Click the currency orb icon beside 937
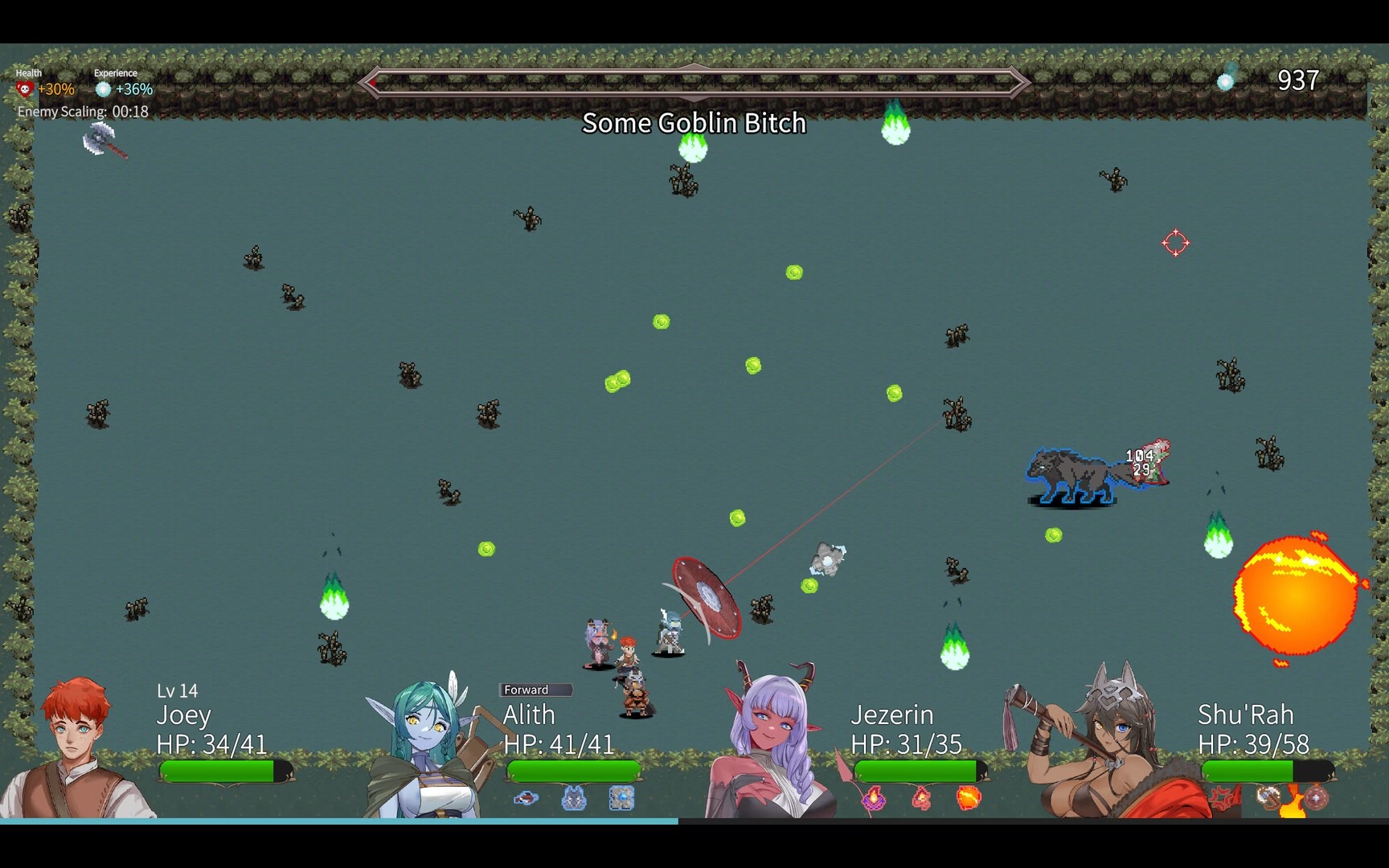The width and height of the screenshot is (1389, 868). pyautogui.click(x=1225, y=80)
